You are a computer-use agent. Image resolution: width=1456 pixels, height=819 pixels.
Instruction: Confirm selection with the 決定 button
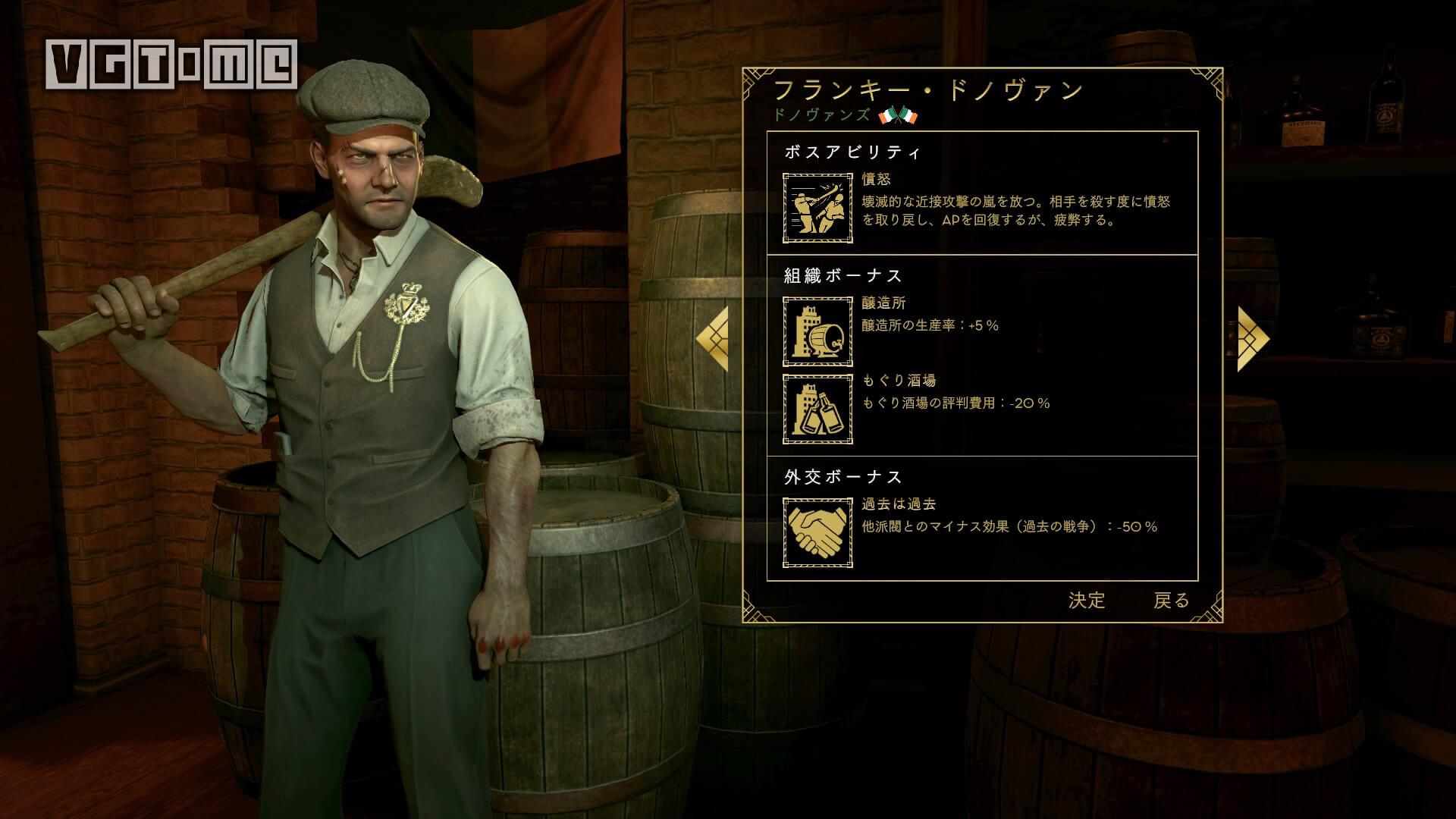(x=1087, y=600)
